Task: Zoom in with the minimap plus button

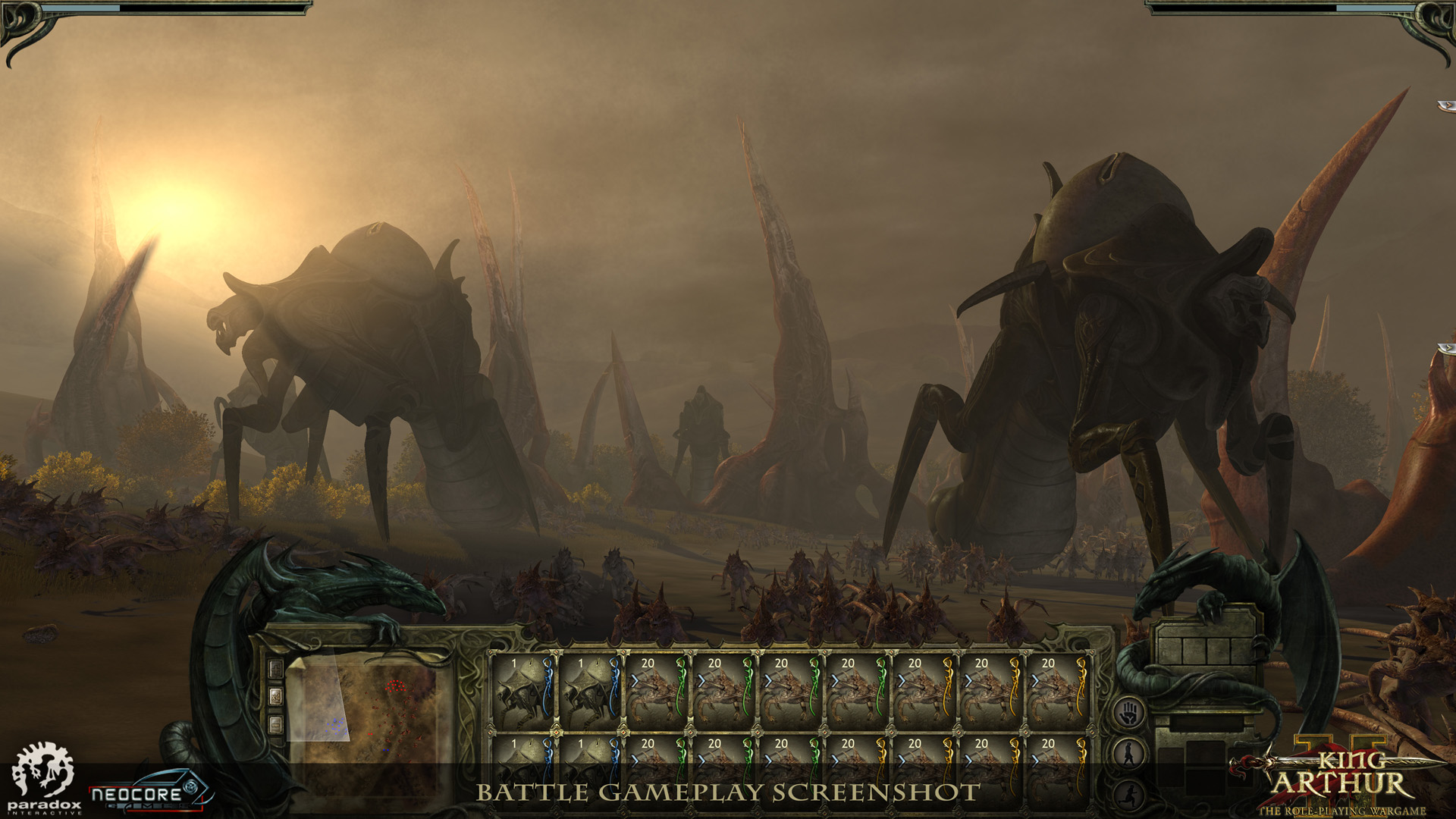Action: tap(276, 669)
